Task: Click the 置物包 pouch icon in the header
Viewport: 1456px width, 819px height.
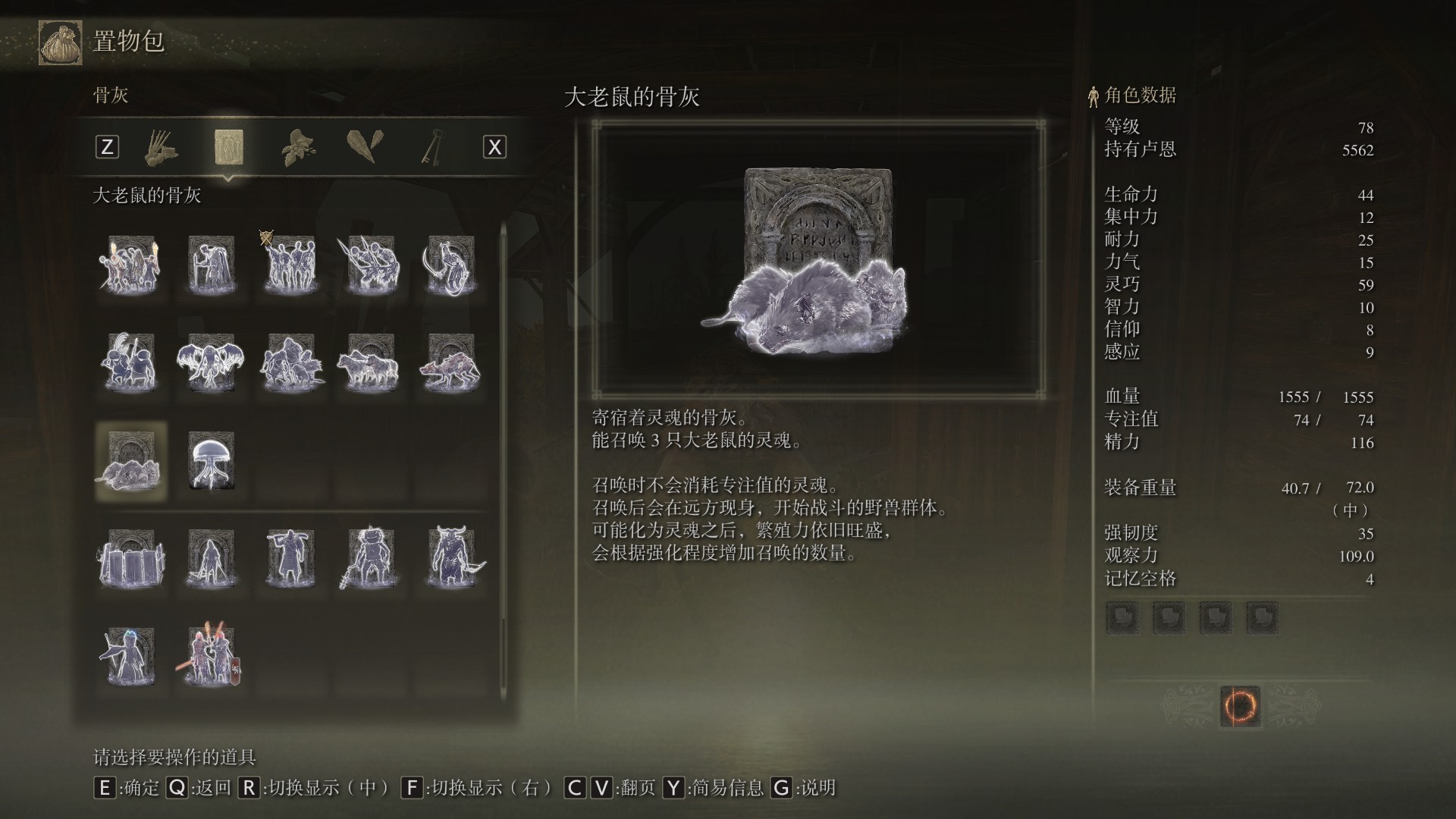Action: coord(59,42)
